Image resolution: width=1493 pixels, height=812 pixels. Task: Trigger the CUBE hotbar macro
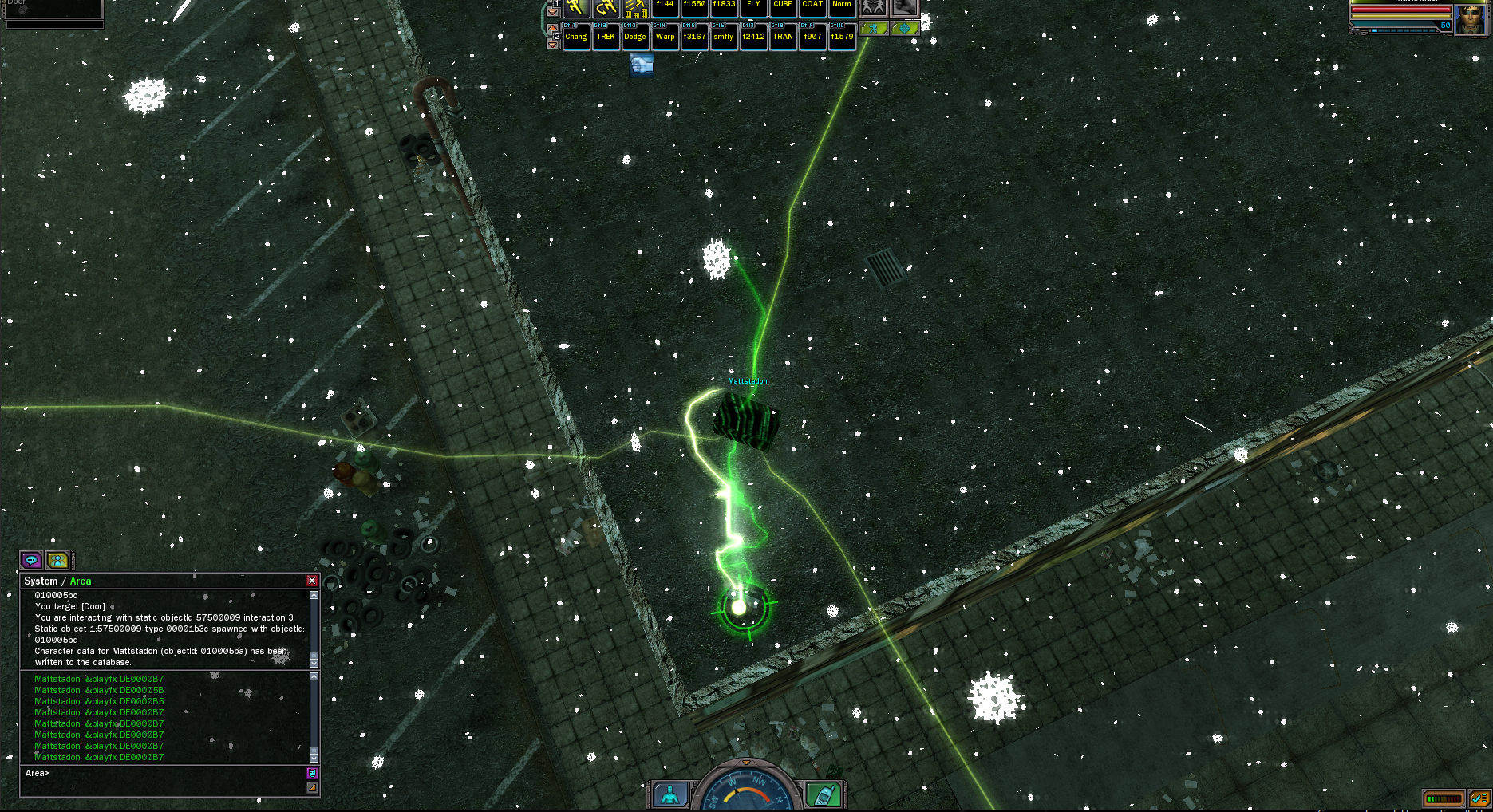pos(783,7)
